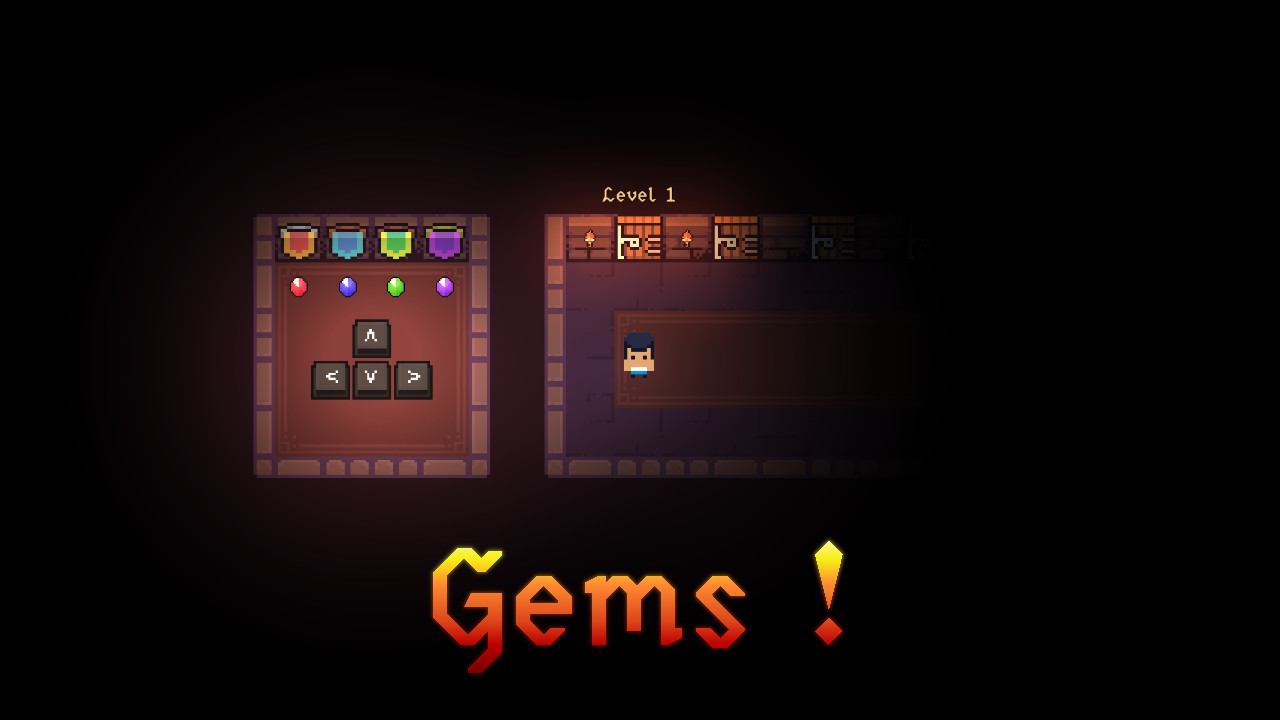
Task: Click the blue gem icon
Action: click(x=346, y=287)
